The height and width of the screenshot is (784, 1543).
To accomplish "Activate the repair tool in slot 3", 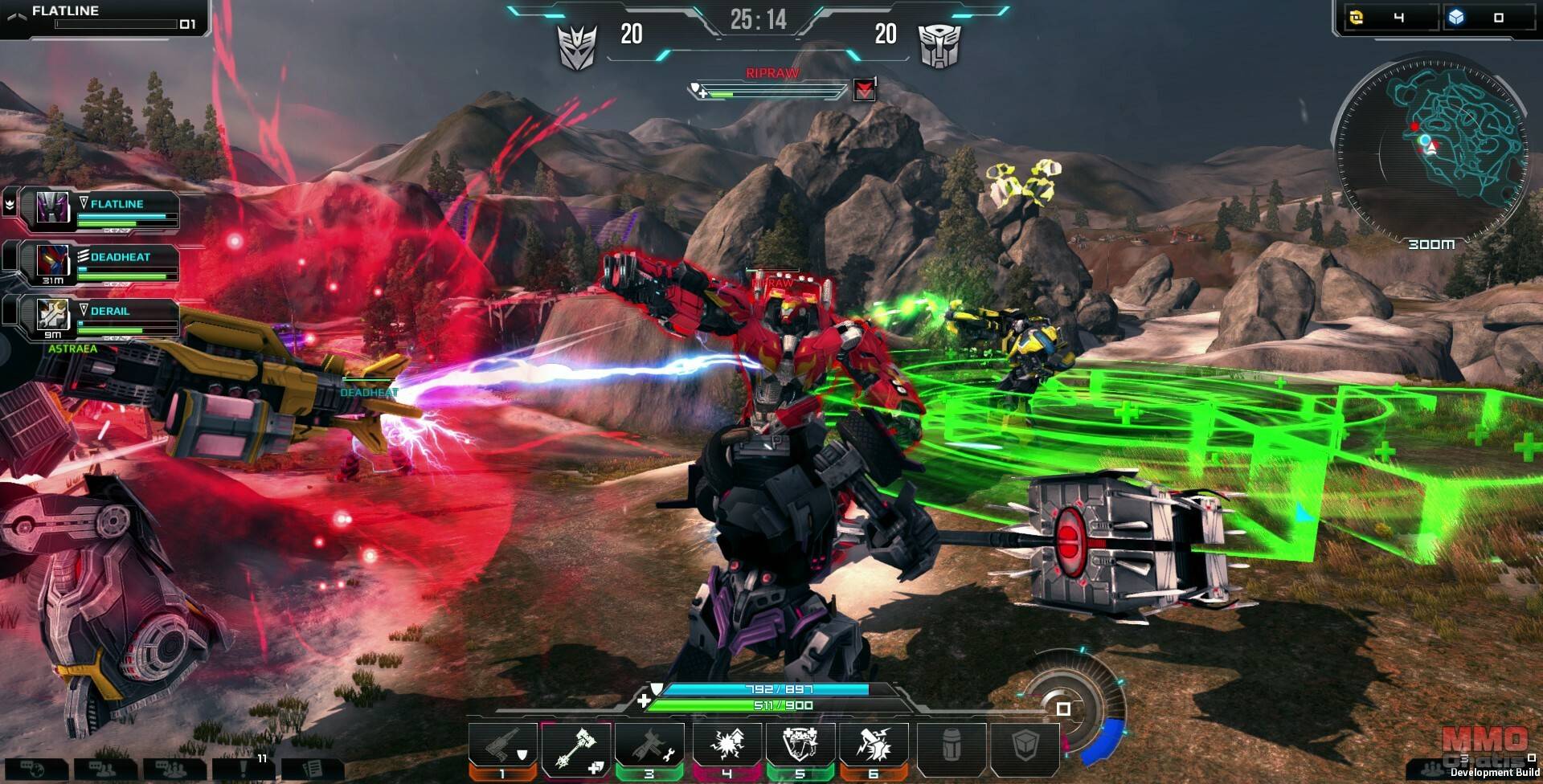I will pyautogui.click(x=649, y=749).
